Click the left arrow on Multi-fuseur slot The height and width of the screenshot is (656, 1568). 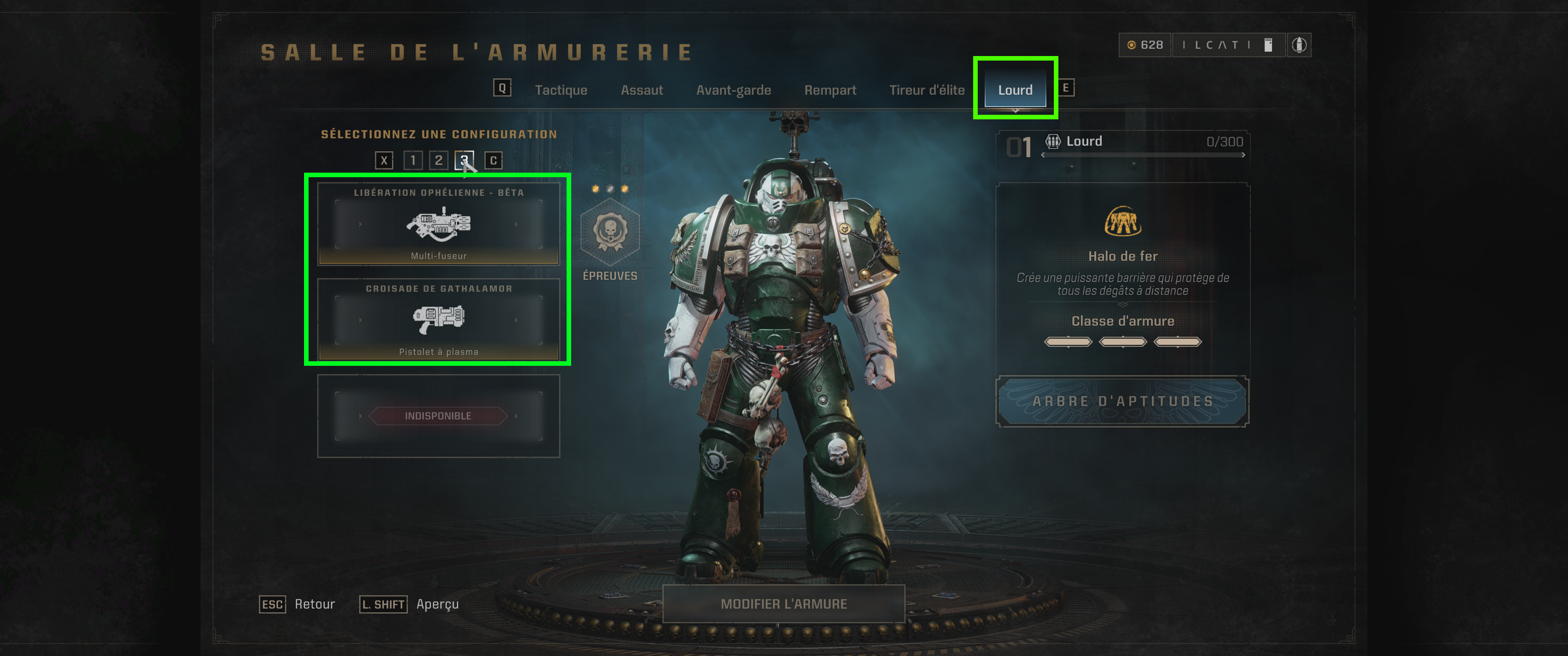pyautogui.click(x=361, y=224)
